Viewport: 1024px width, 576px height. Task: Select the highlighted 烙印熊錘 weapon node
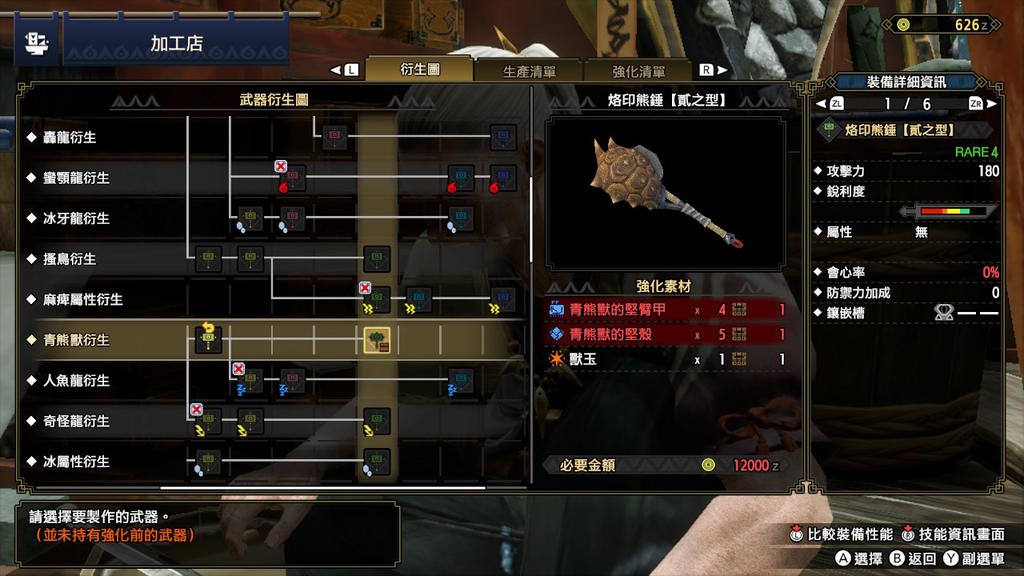pos(377,340)
